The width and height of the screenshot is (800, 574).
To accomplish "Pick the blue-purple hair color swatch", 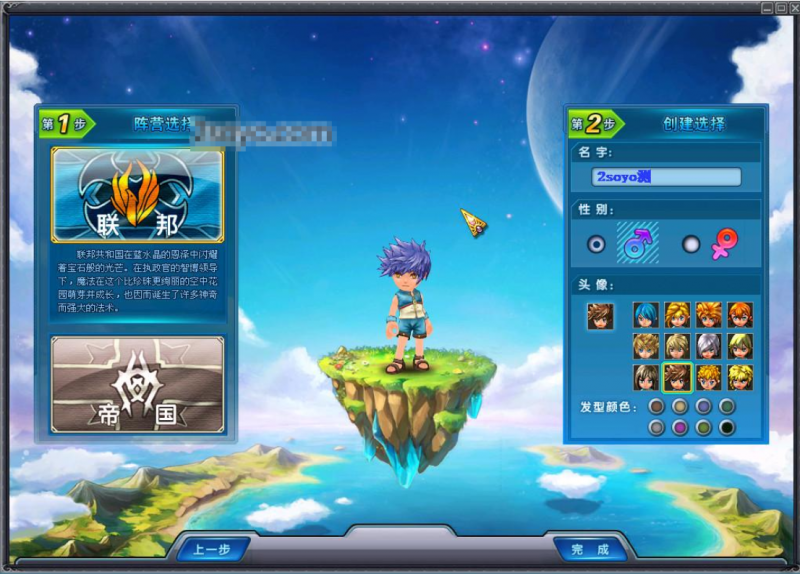I will pos(703,407).
